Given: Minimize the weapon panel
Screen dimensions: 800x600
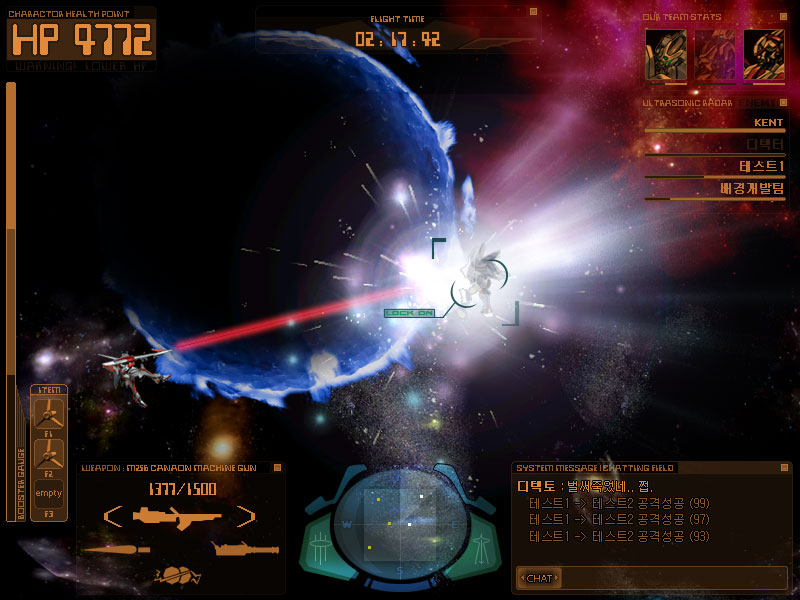Looking at the screenshot, I should (278, 466).
